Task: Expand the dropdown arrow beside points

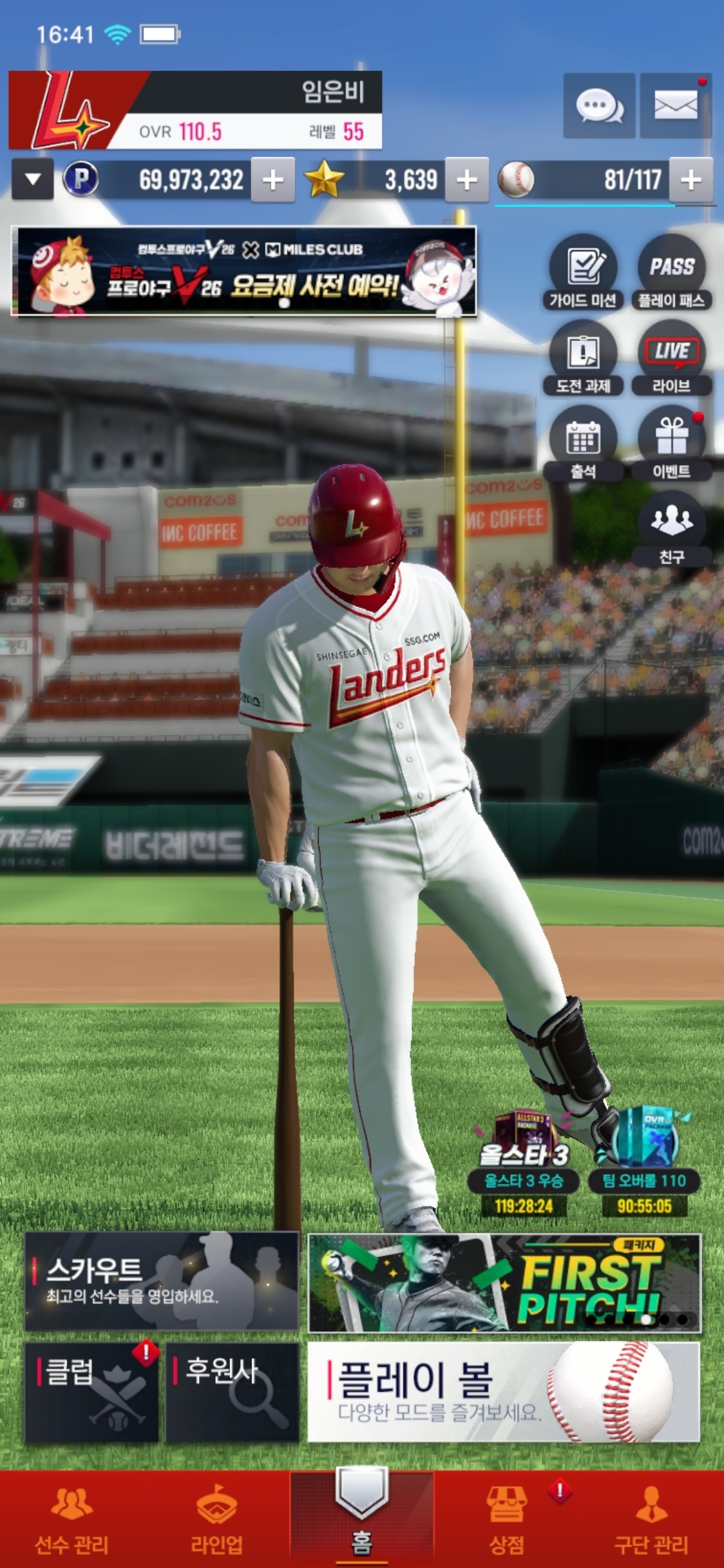Action: (32, 180)
